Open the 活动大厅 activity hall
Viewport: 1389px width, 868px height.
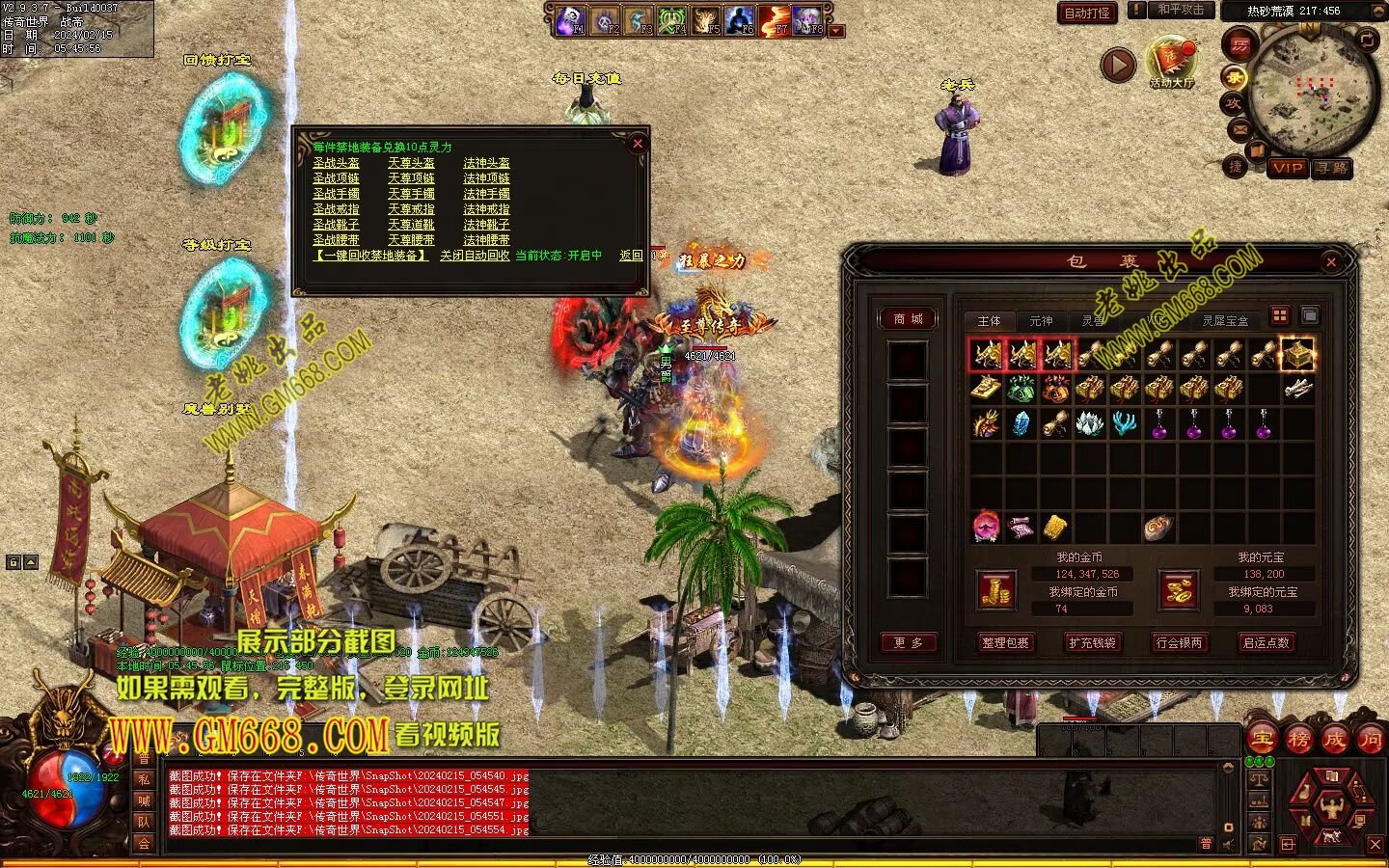point(1171,63)
